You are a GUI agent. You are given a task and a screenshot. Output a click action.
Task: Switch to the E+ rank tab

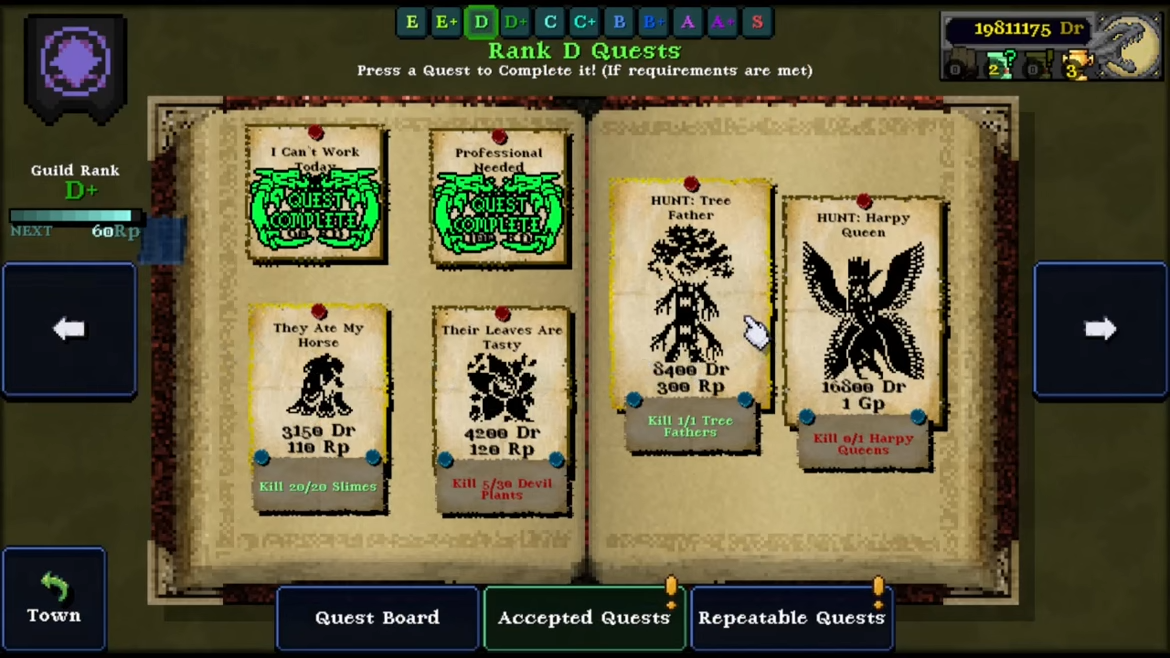446,22
